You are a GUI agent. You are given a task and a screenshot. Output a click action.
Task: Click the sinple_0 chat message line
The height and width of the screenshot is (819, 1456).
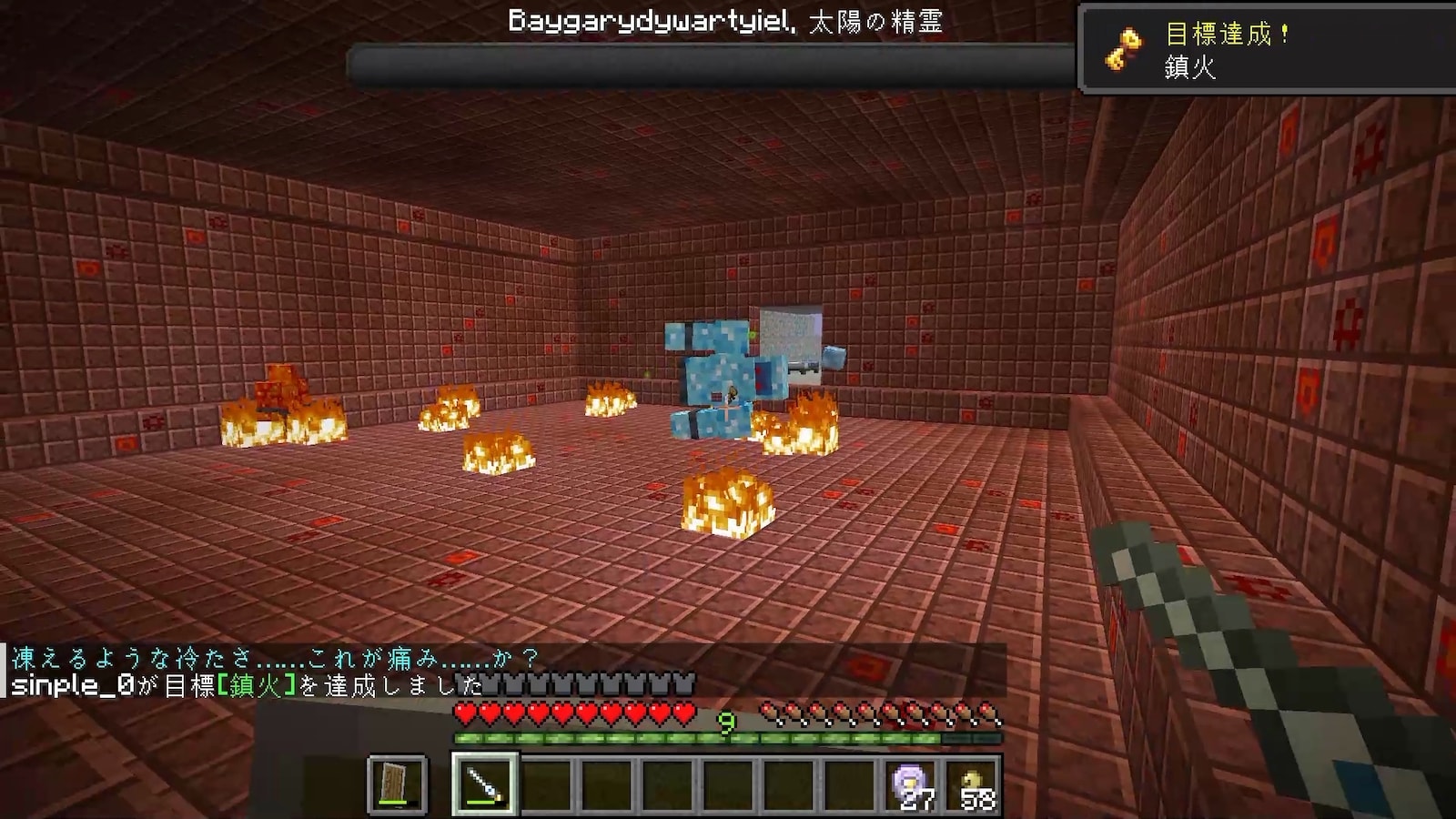click(246, 685)
